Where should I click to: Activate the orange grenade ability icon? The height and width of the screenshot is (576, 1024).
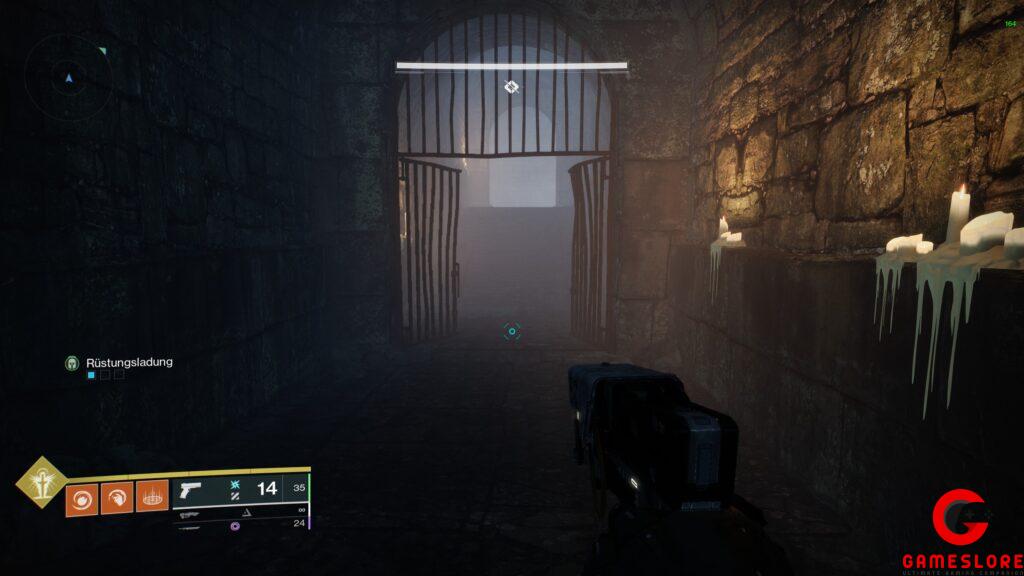(82, 497)
